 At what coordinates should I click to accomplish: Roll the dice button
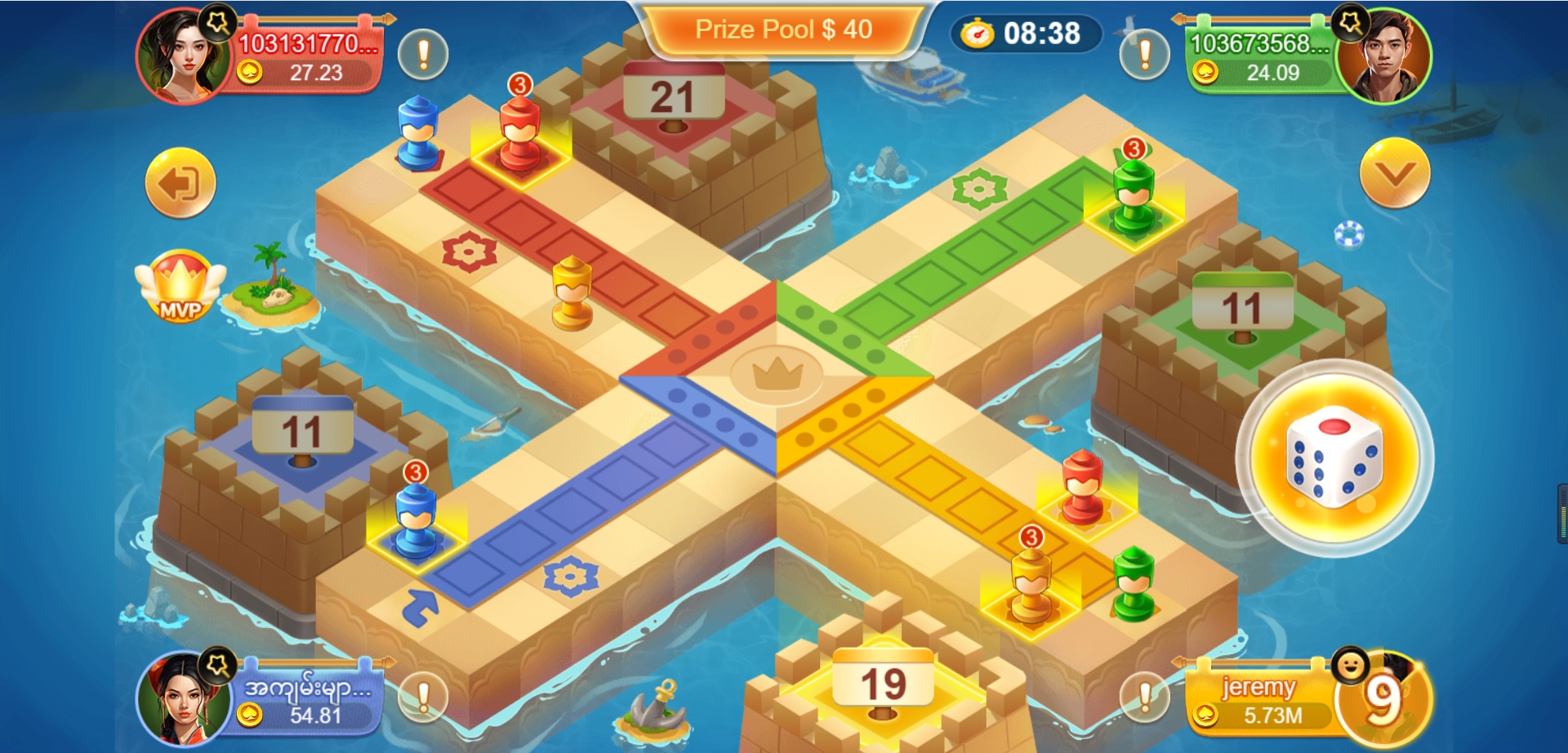point(1334,457)
